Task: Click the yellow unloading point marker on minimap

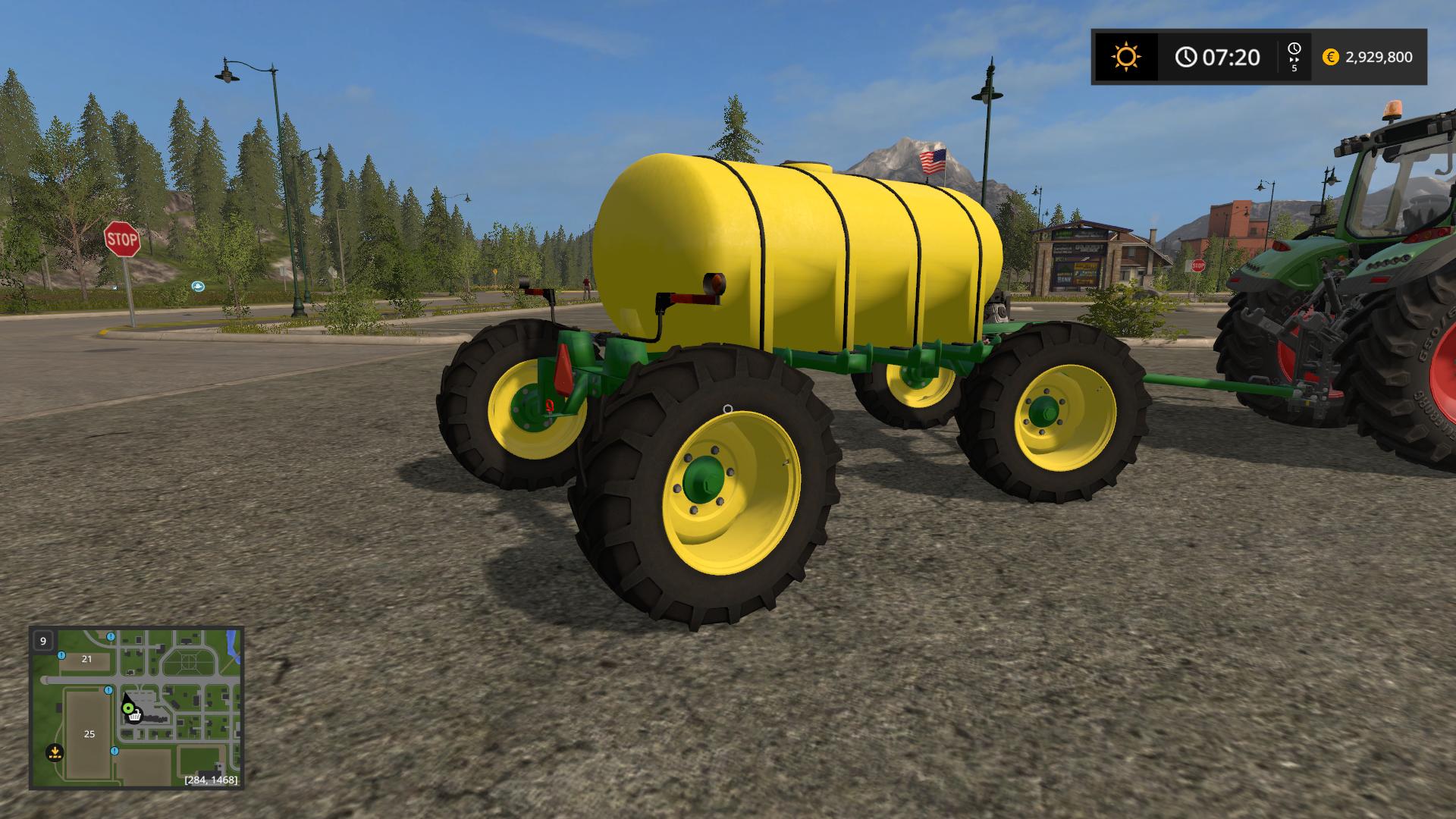Action: (54, 753)
